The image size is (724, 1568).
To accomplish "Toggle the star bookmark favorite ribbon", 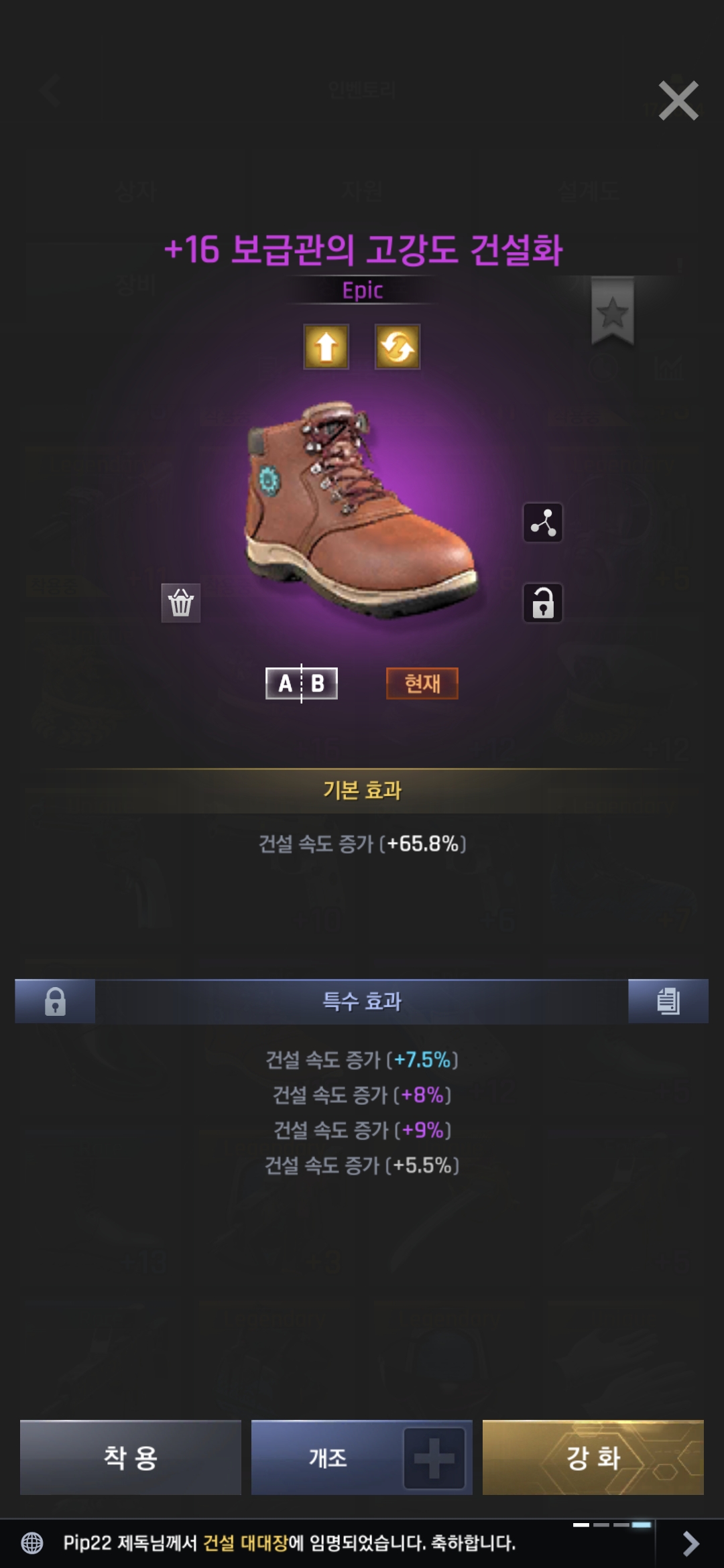I will coord(612,312).
